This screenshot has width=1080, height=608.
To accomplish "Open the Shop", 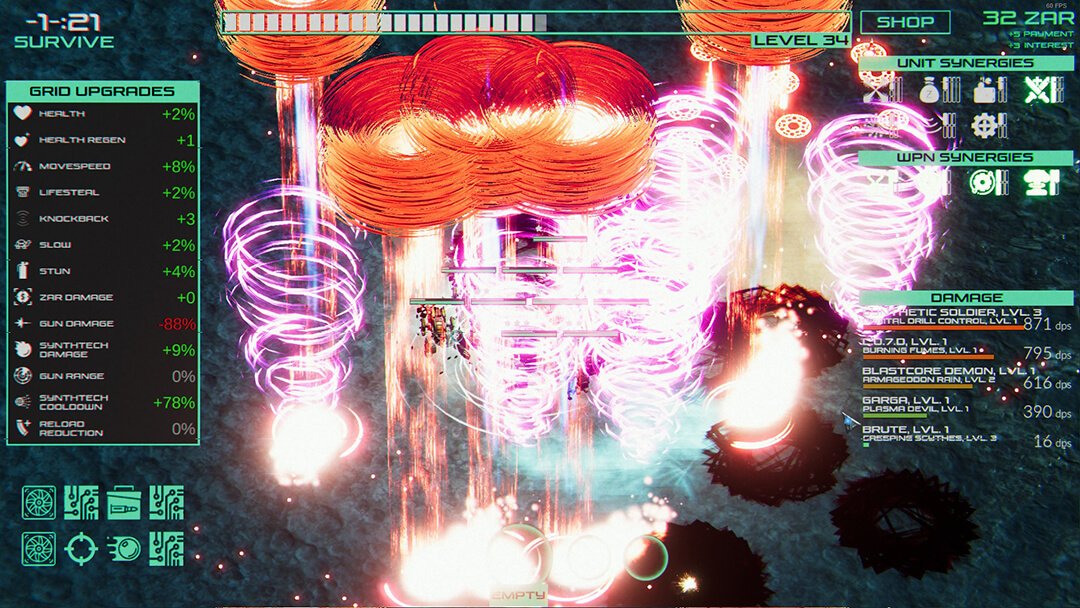I will click(905, 21).
